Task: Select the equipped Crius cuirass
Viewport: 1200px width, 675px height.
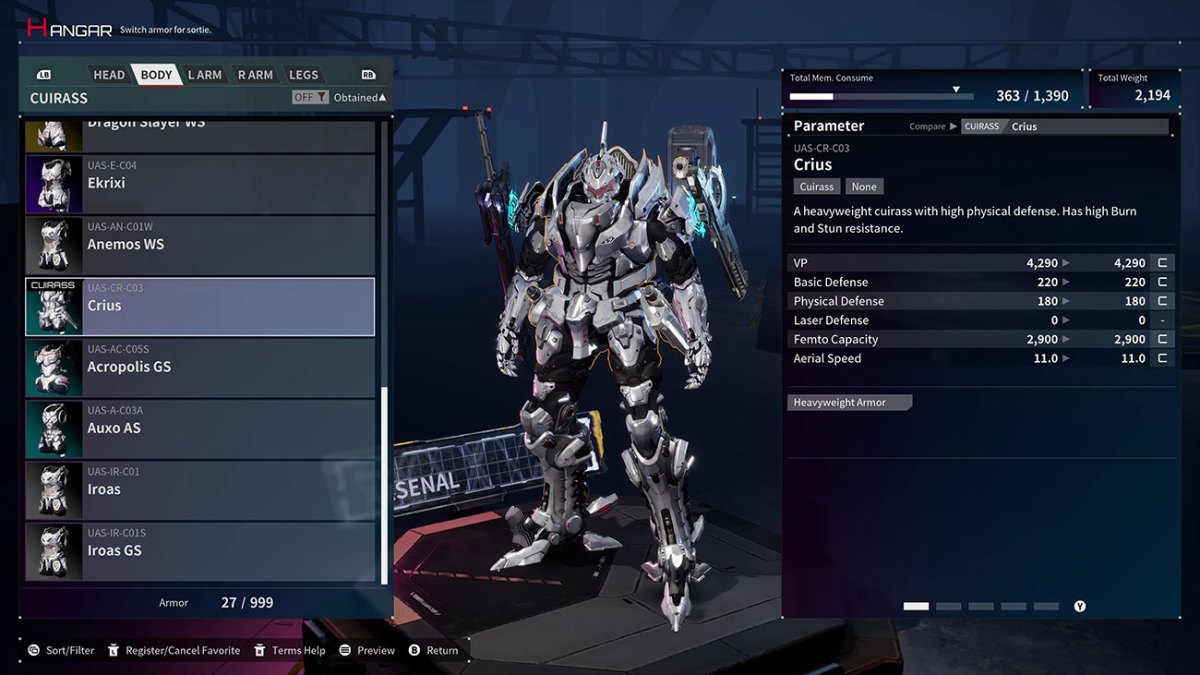Action: 200,306
